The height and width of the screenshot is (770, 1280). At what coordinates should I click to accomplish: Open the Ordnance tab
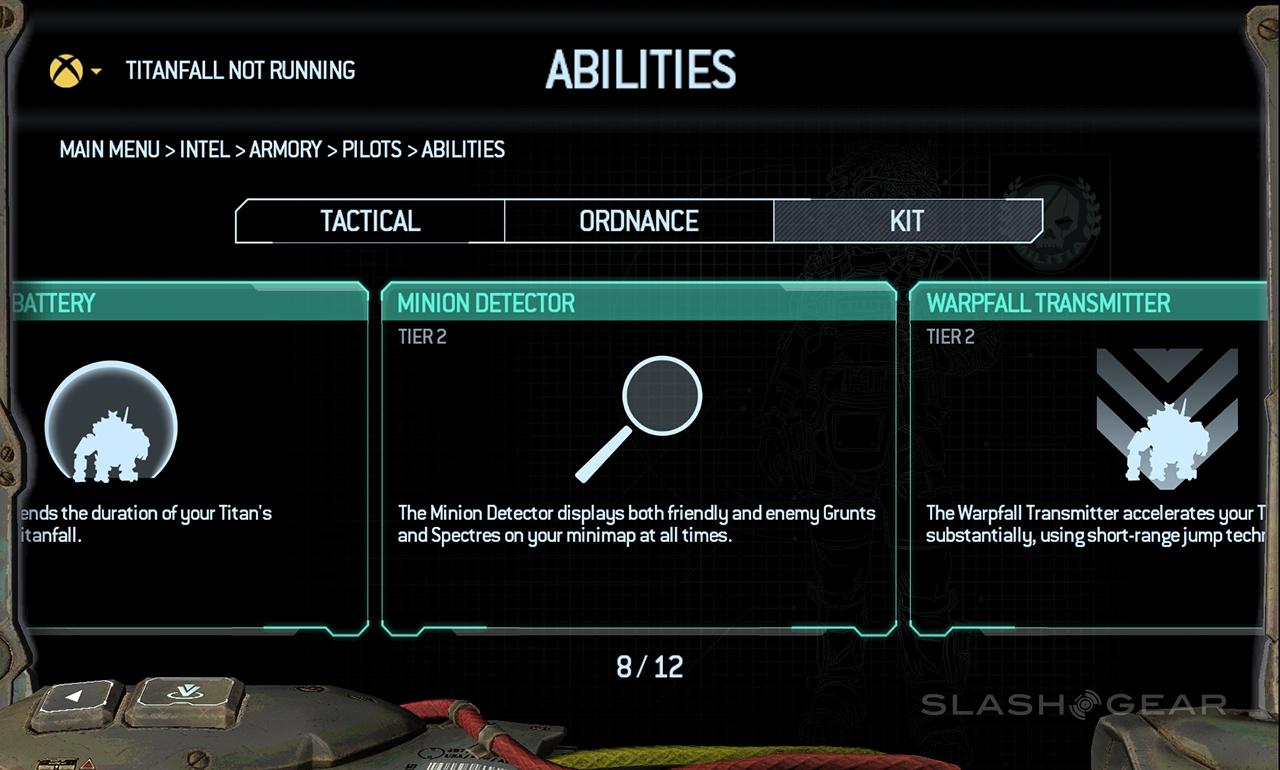coord(639,221)
